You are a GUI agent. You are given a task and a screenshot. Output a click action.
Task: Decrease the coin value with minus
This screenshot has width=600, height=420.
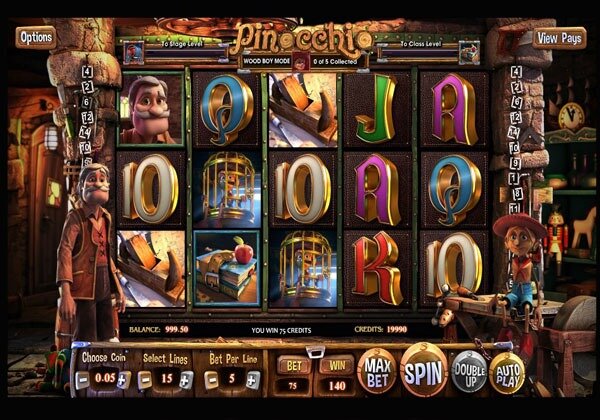click(x=82, y=380)
